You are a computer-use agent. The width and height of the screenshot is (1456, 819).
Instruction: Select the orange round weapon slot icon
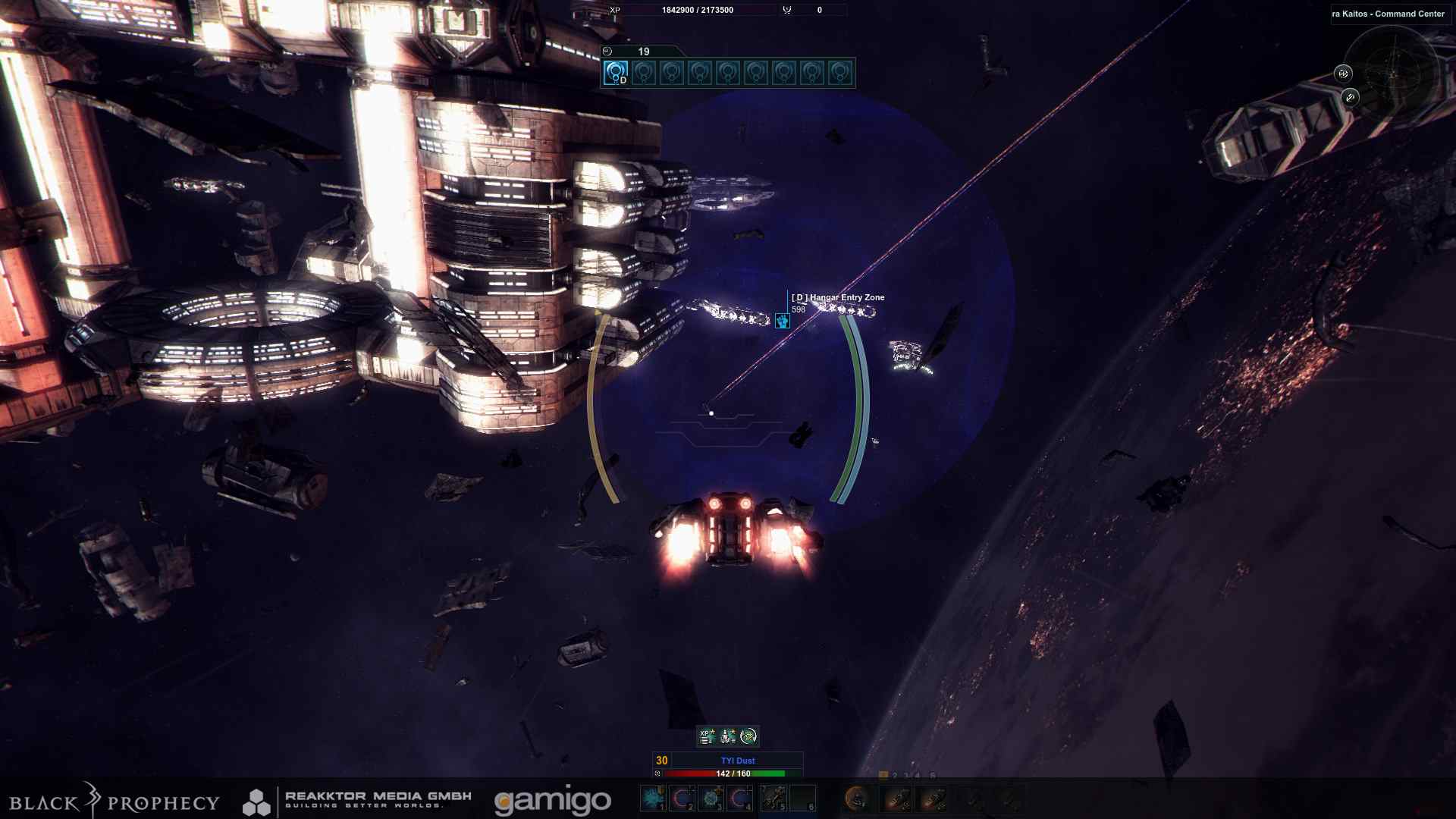[856, 798]
